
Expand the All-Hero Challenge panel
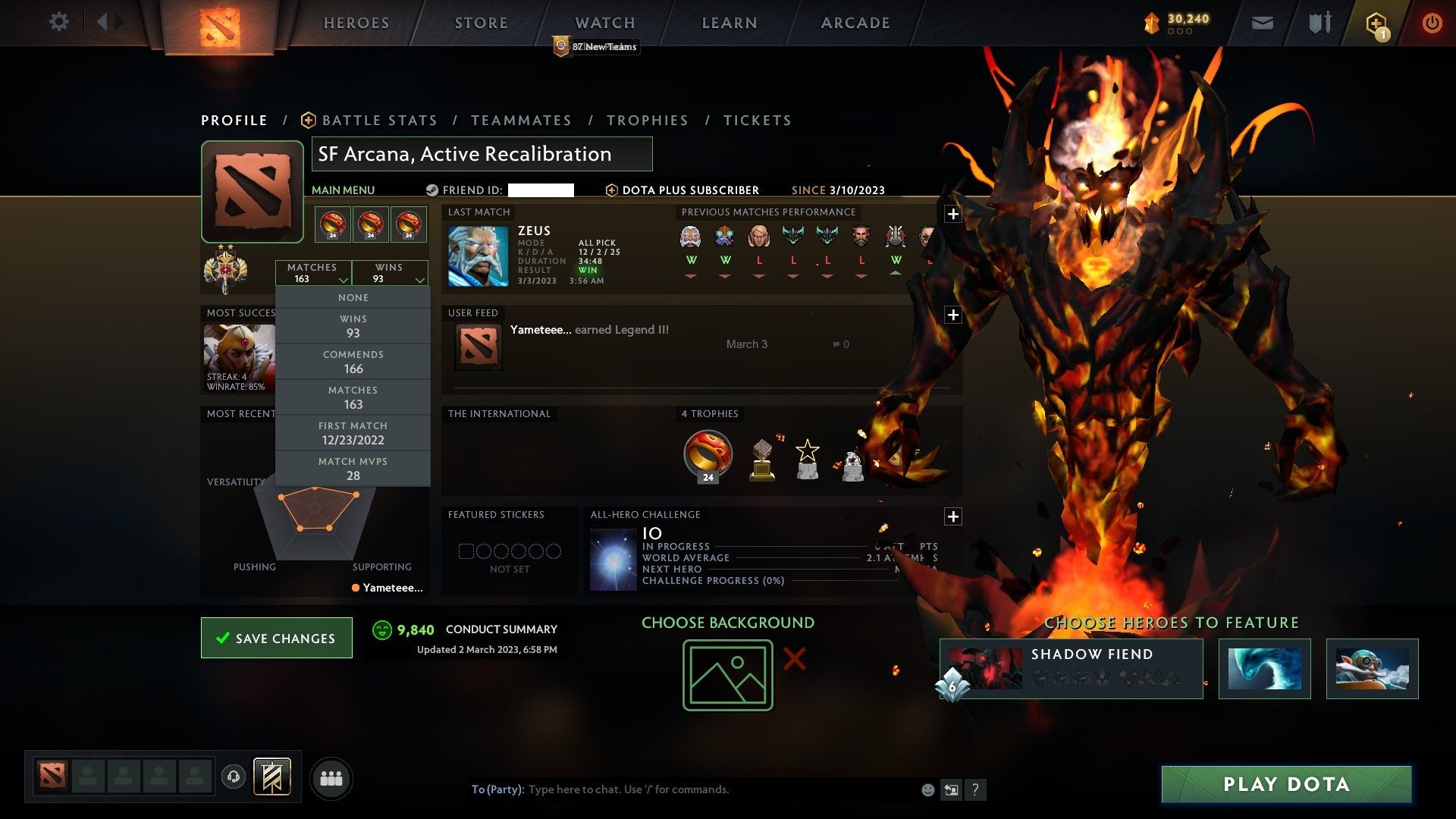pyautogui.click(x=953, y=516)
